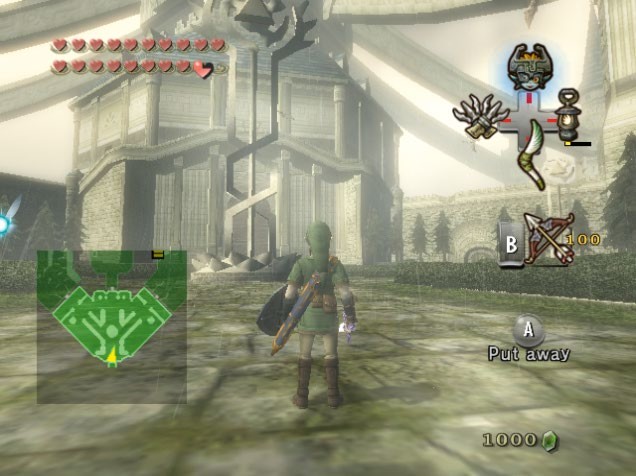Choose the Gale Boomerang item icon
636x476 pixels.
click(x=530, y=154)
